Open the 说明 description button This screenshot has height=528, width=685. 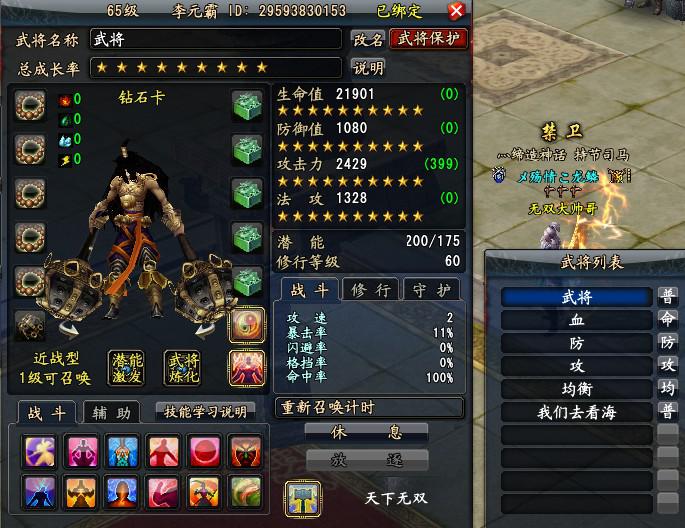coord(368,67)
